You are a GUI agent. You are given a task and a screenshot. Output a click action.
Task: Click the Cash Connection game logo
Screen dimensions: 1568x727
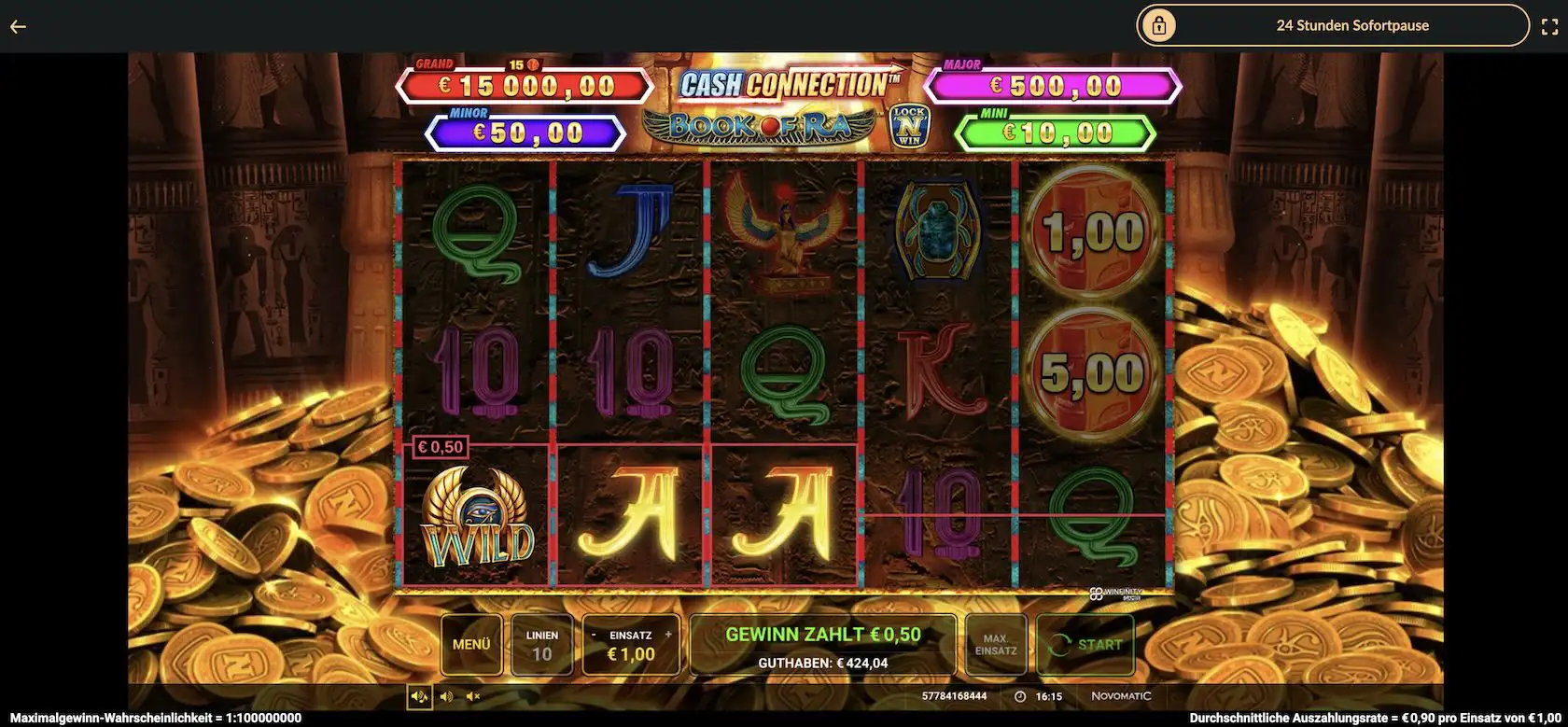click(x=789, y=83)
